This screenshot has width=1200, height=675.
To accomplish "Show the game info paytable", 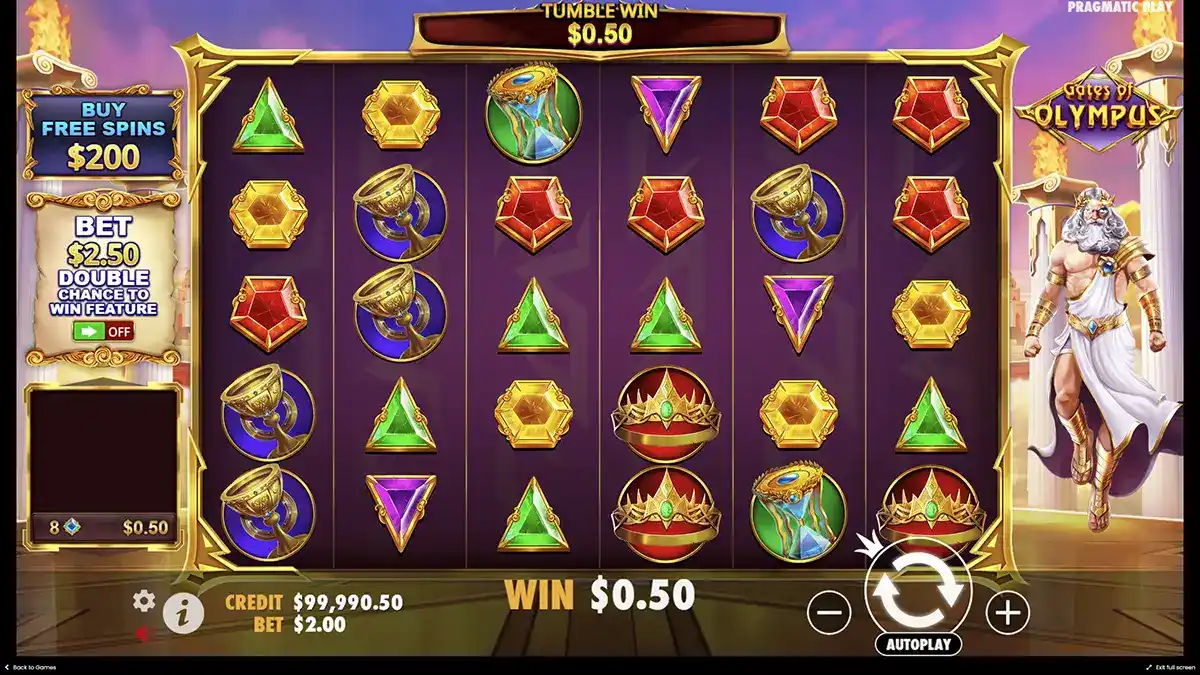I will click(x=183, y=615).
